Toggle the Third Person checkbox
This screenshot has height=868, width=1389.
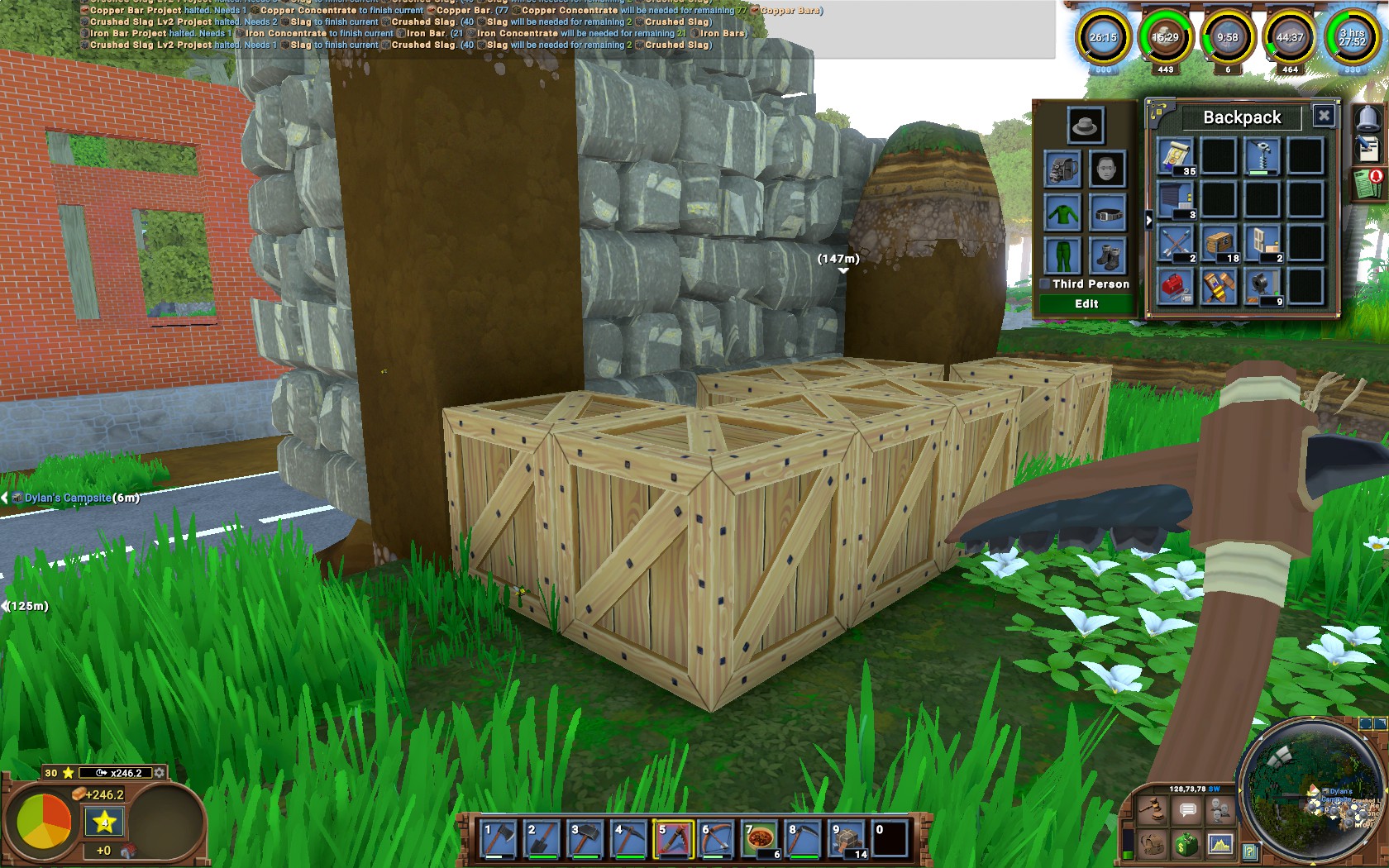1047,284
